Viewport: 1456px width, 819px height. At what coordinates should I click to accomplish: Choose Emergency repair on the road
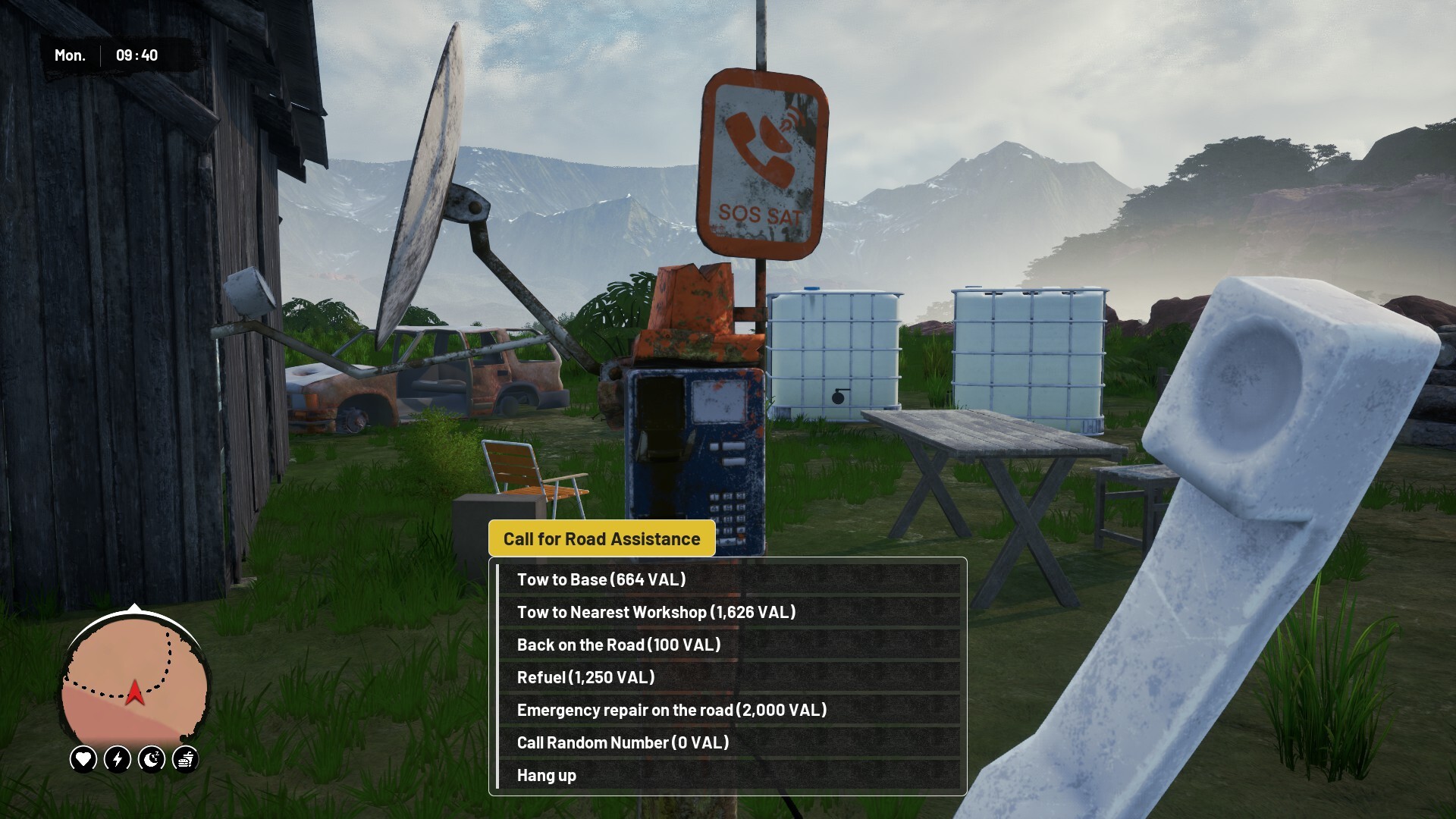671,710
